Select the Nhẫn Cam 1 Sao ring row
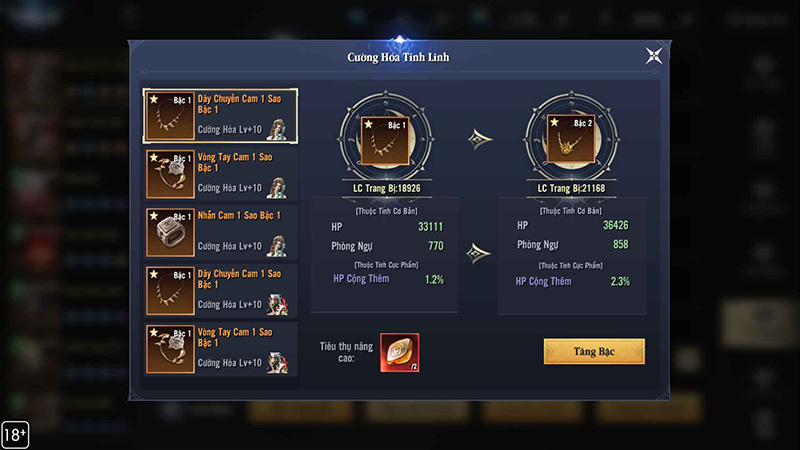This screenshot has width=800, height=450. pos(220,231)
